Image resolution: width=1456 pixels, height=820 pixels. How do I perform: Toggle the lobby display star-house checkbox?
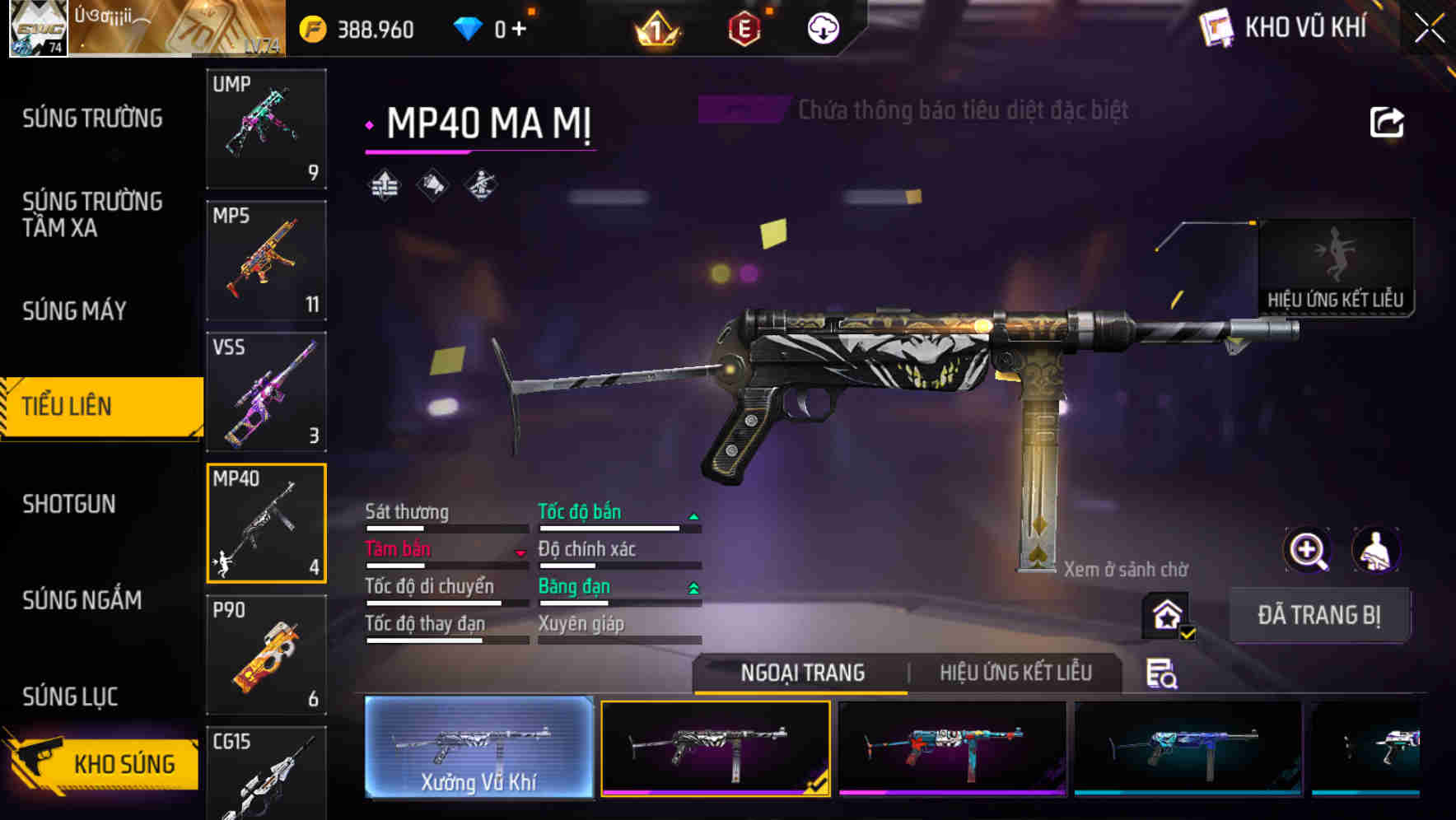[x=1168, y=616]
